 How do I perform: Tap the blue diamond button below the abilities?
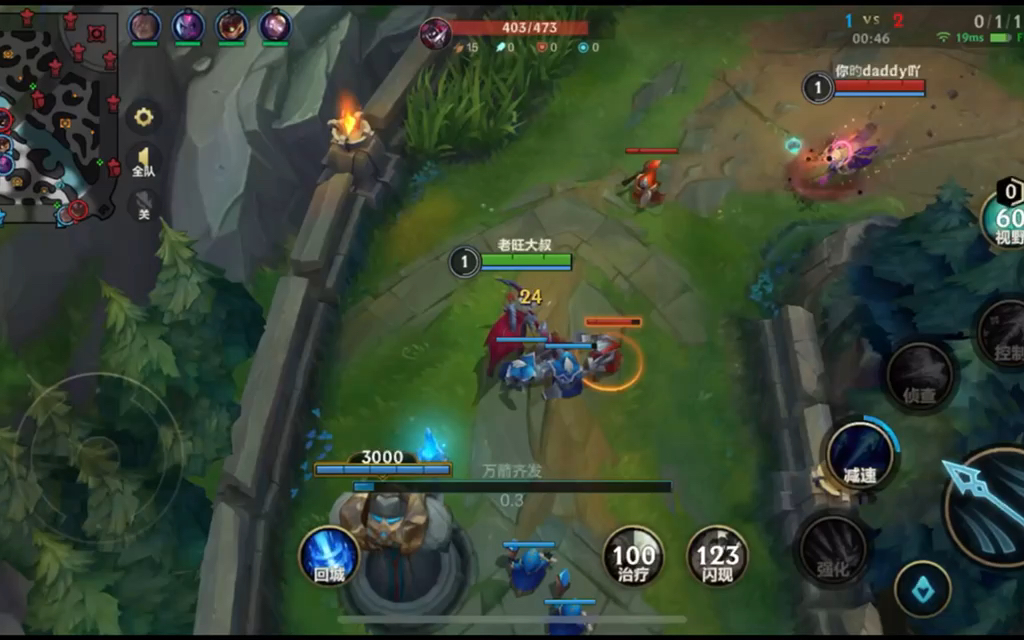point(922,590)
